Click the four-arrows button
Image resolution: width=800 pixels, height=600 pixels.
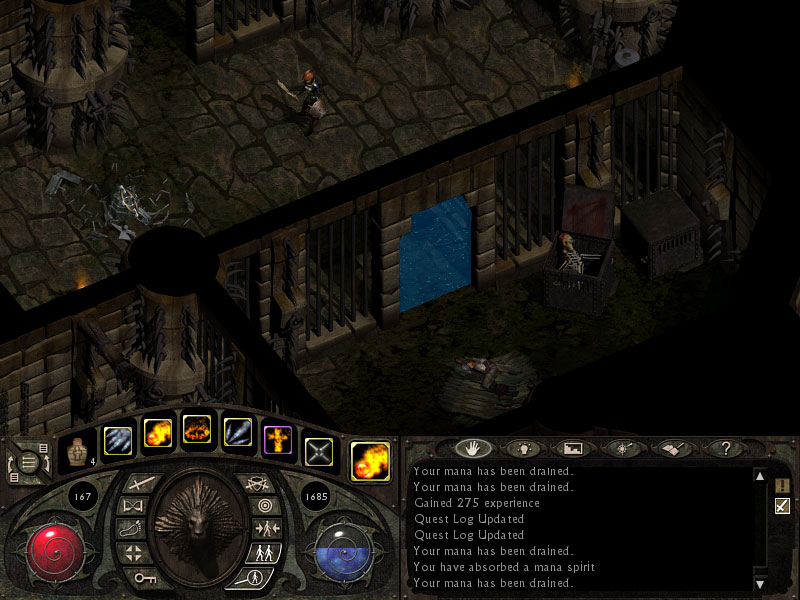133,552
